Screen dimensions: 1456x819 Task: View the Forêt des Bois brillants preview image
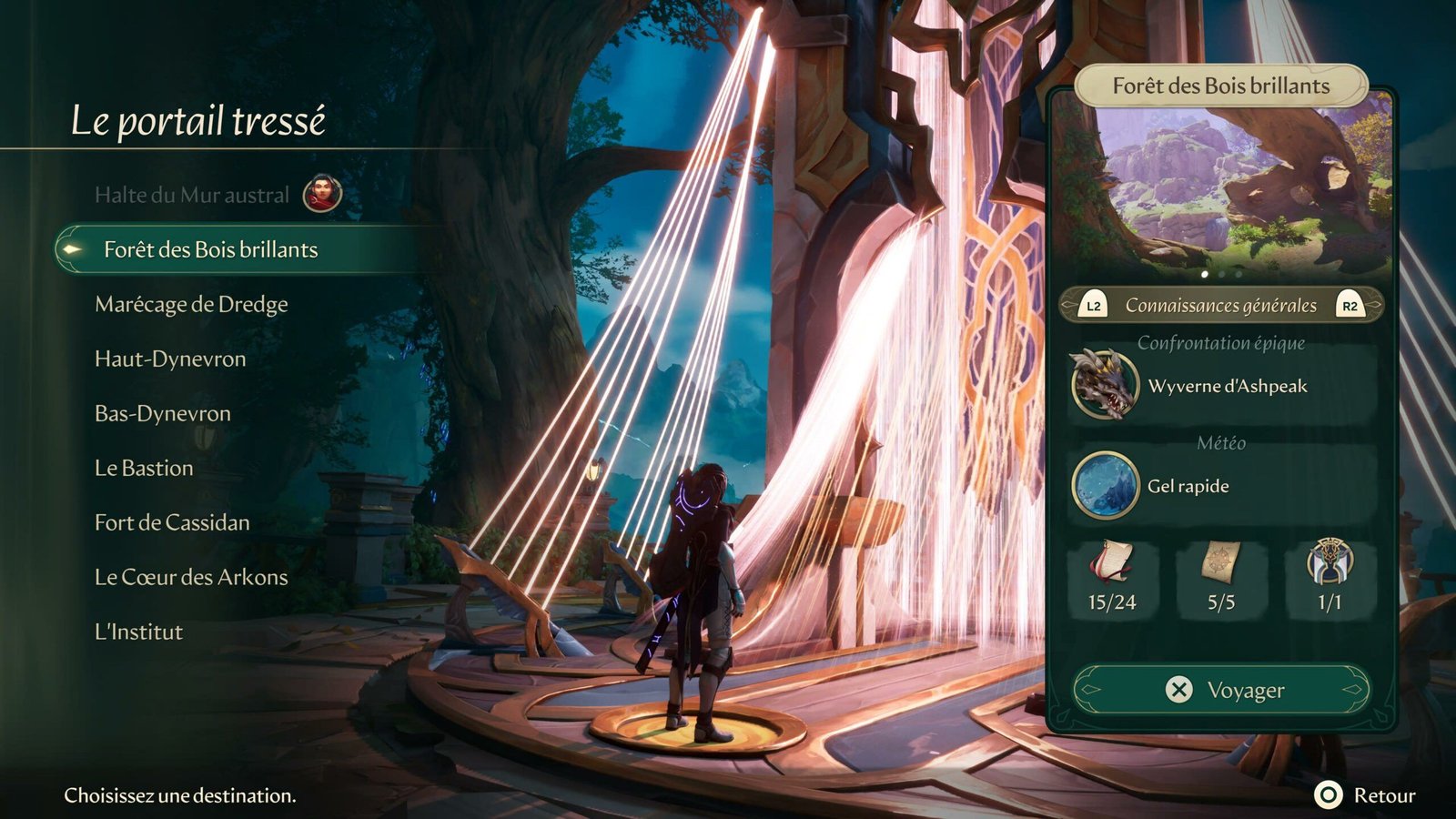coord(1221,191)
